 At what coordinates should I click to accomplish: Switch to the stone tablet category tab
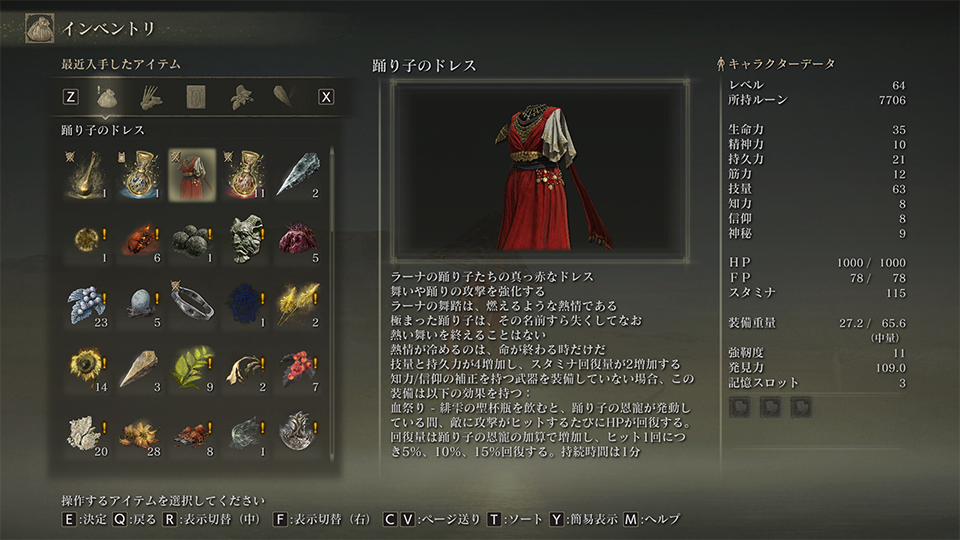click(195, 97)
